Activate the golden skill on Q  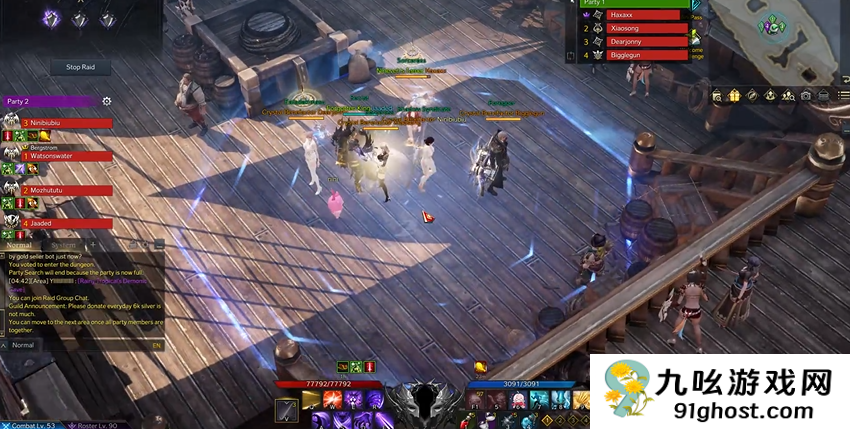point(310,401)
